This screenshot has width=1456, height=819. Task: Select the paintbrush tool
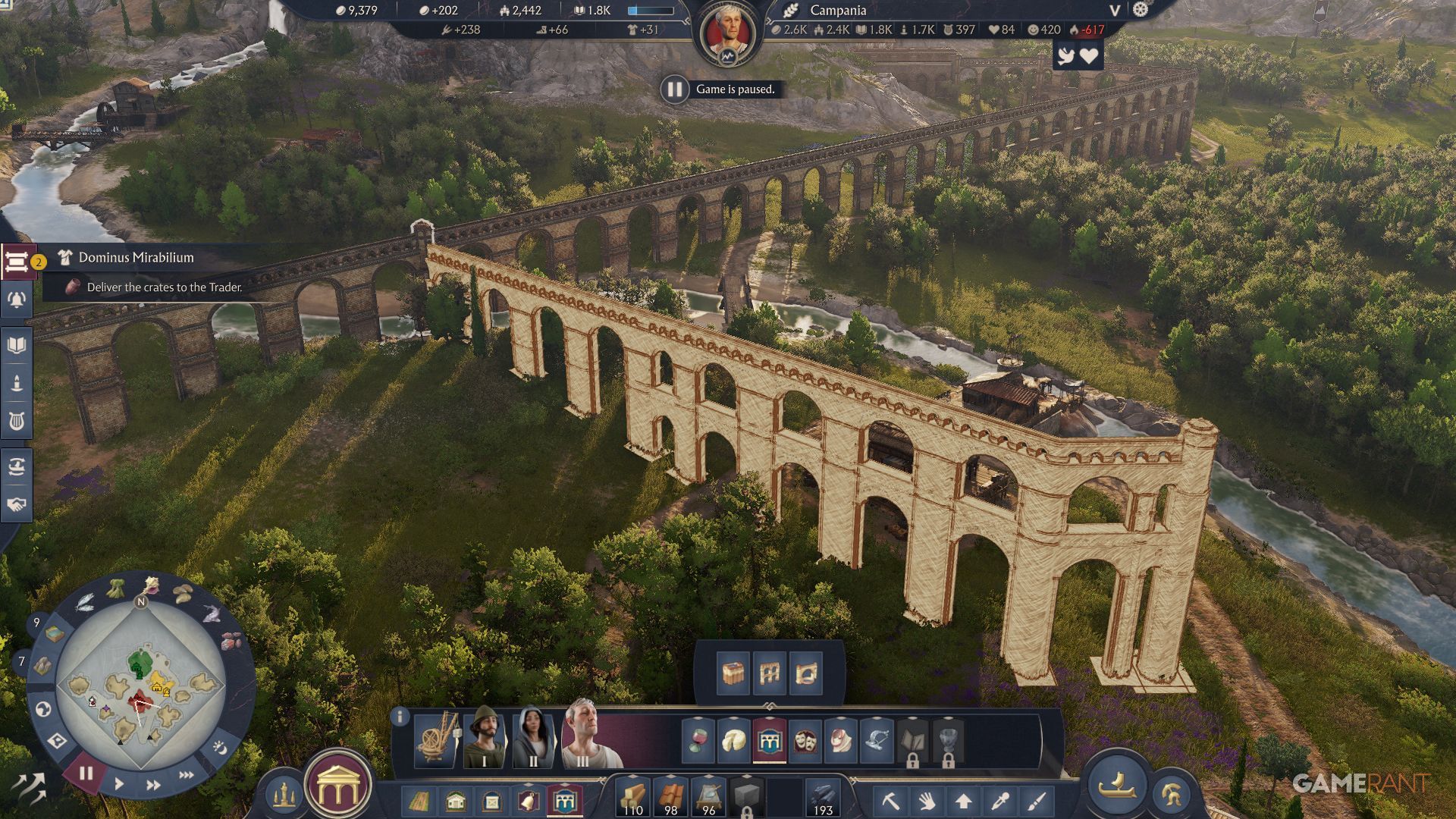pyautogui.click(x=1037, y=801)
